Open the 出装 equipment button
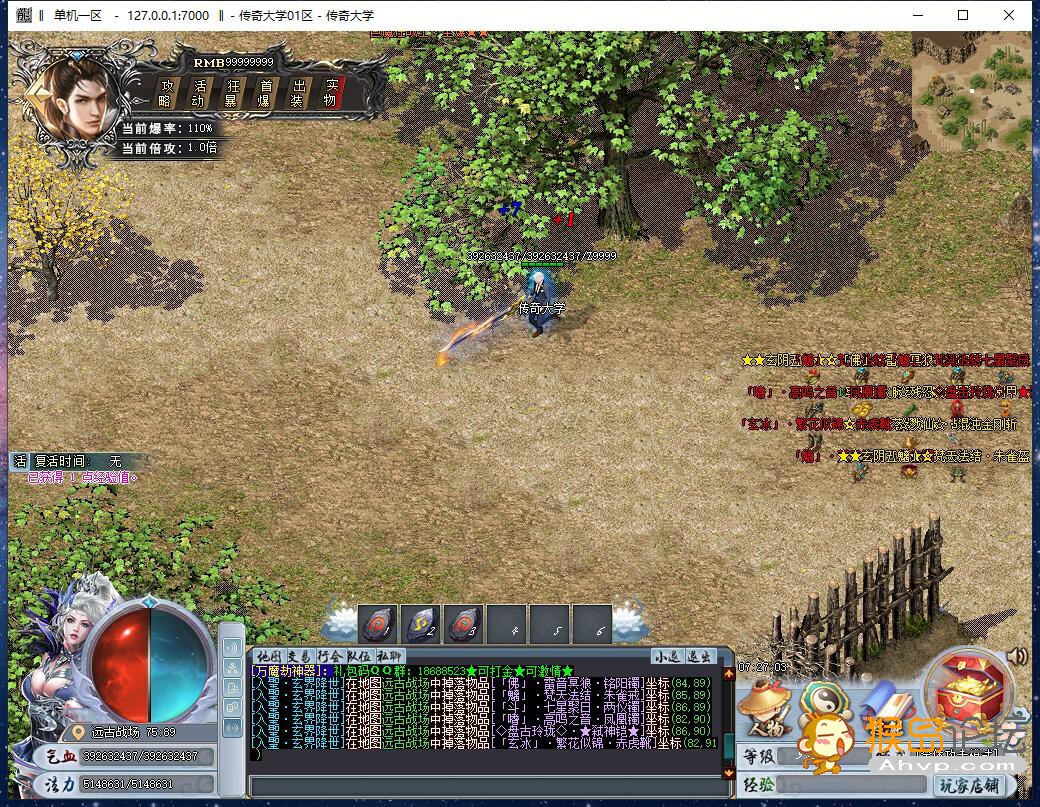The height and width of the screenshot is (807, 1040). point(297,92)
